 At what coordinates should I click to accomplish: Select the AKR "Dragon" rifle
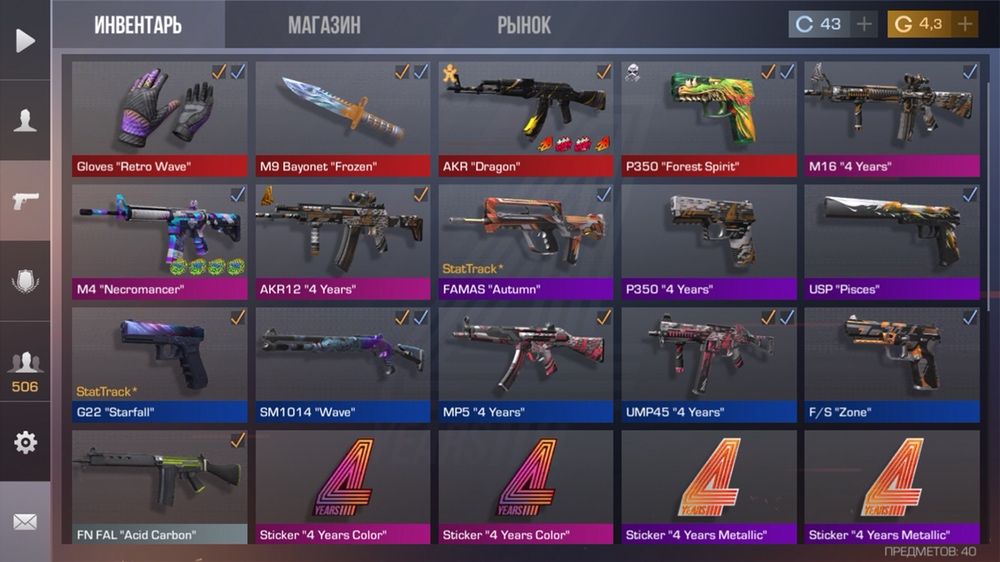526,118
